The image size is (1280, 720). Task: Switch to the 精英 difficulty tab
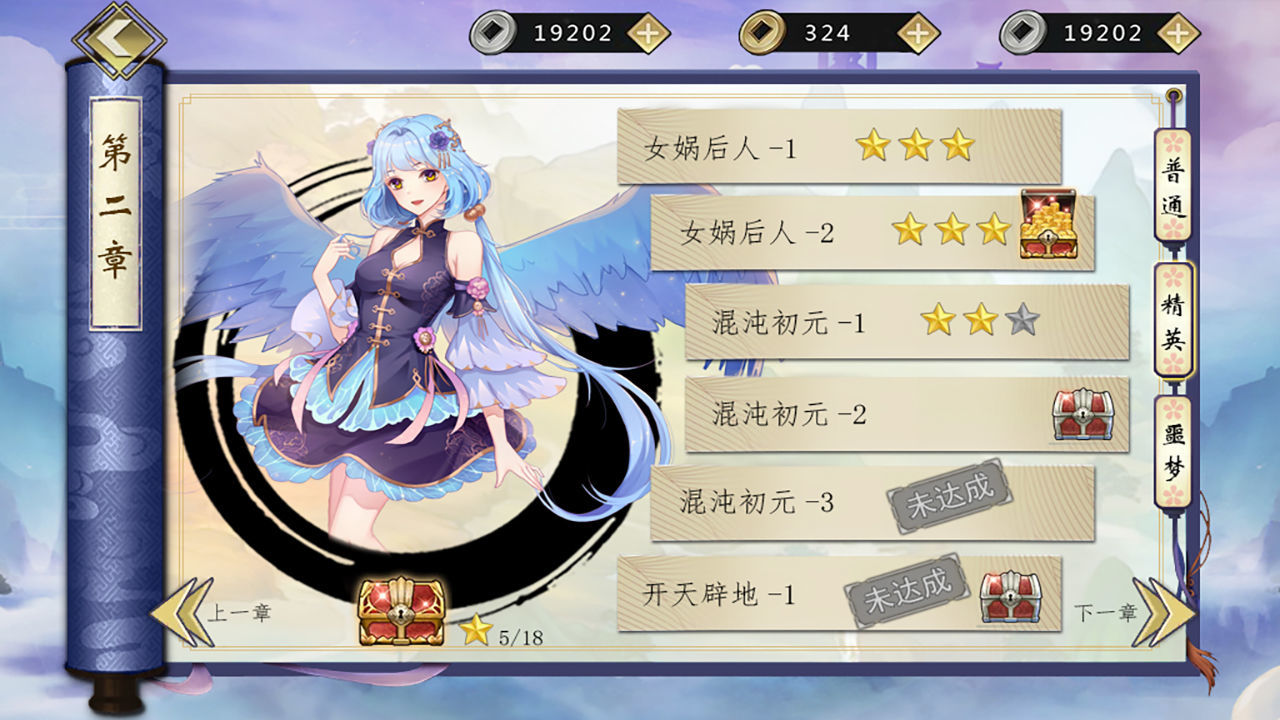tap(1174, 320)
